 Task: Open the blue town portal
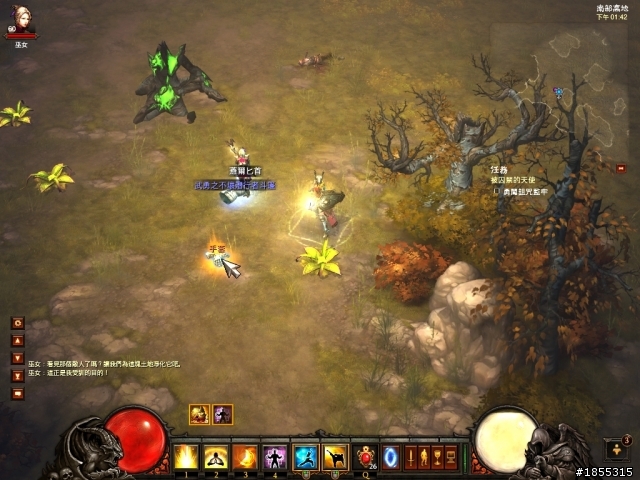[x=391, y=457]
